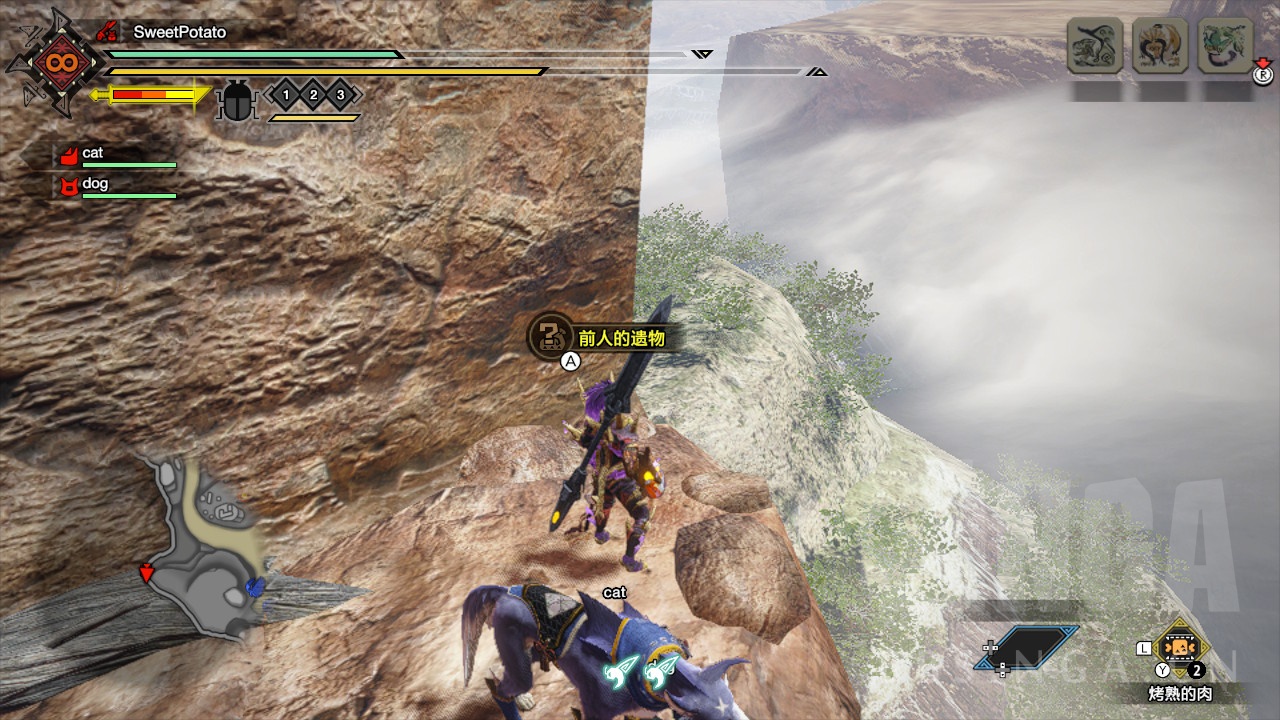Click the red diamond quest emblem
This screenshot has height=720, width=1280.
[55, 63]
